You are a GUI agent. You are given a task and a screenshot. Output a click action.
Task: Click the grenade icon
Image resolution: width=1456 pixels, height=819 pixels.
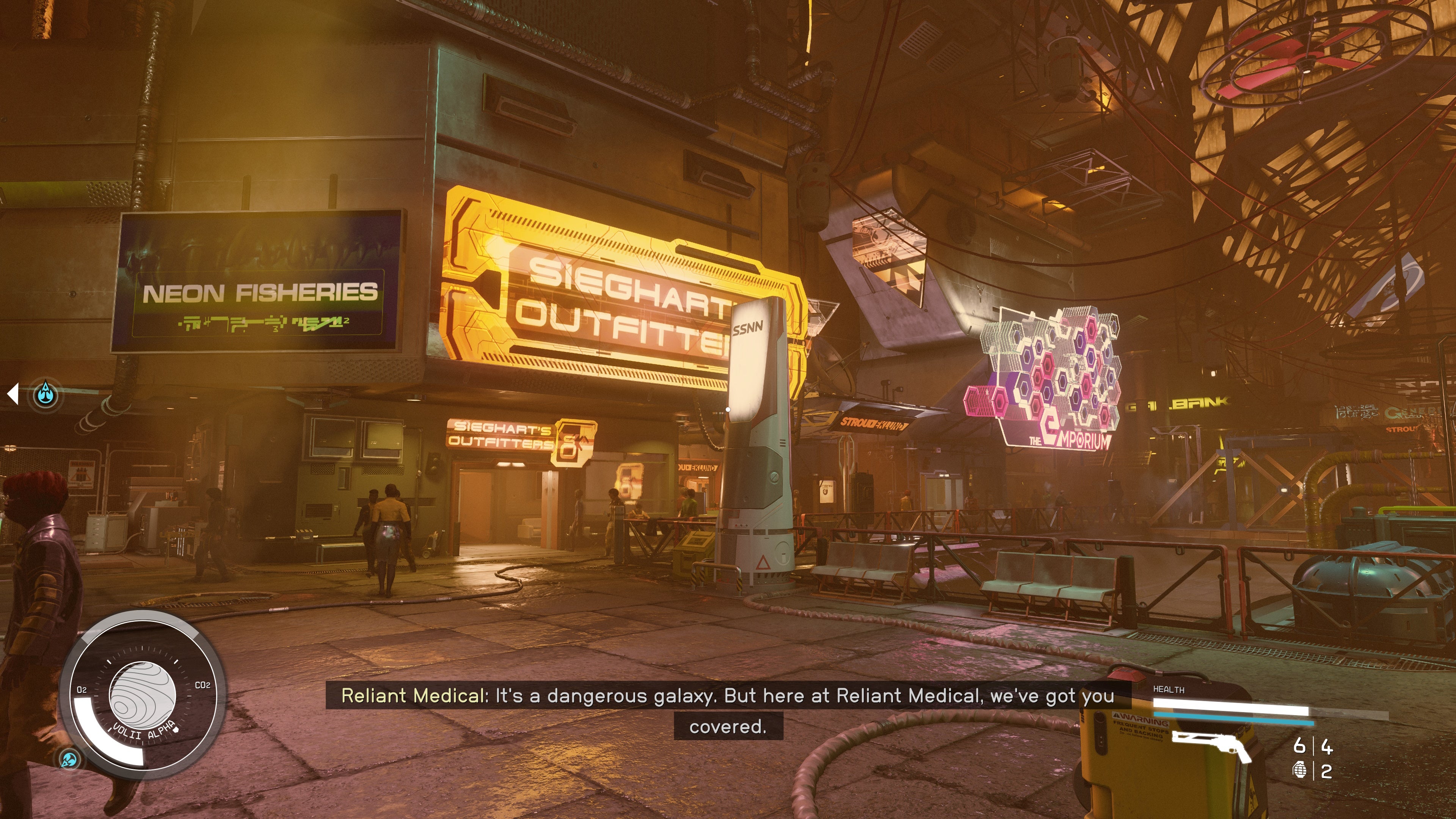point(1300,770)
